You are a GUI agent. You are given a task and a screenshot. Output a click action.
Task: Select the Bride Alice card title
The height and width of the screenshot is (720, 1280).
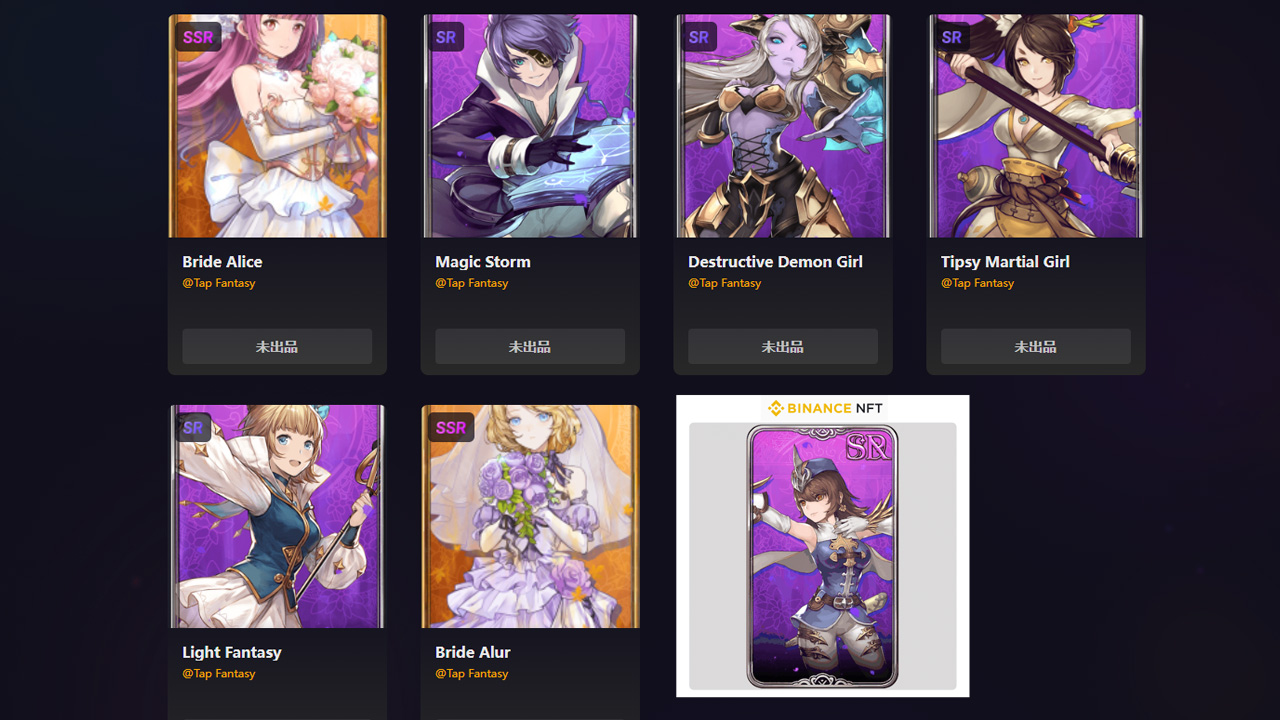pos(222,261)
